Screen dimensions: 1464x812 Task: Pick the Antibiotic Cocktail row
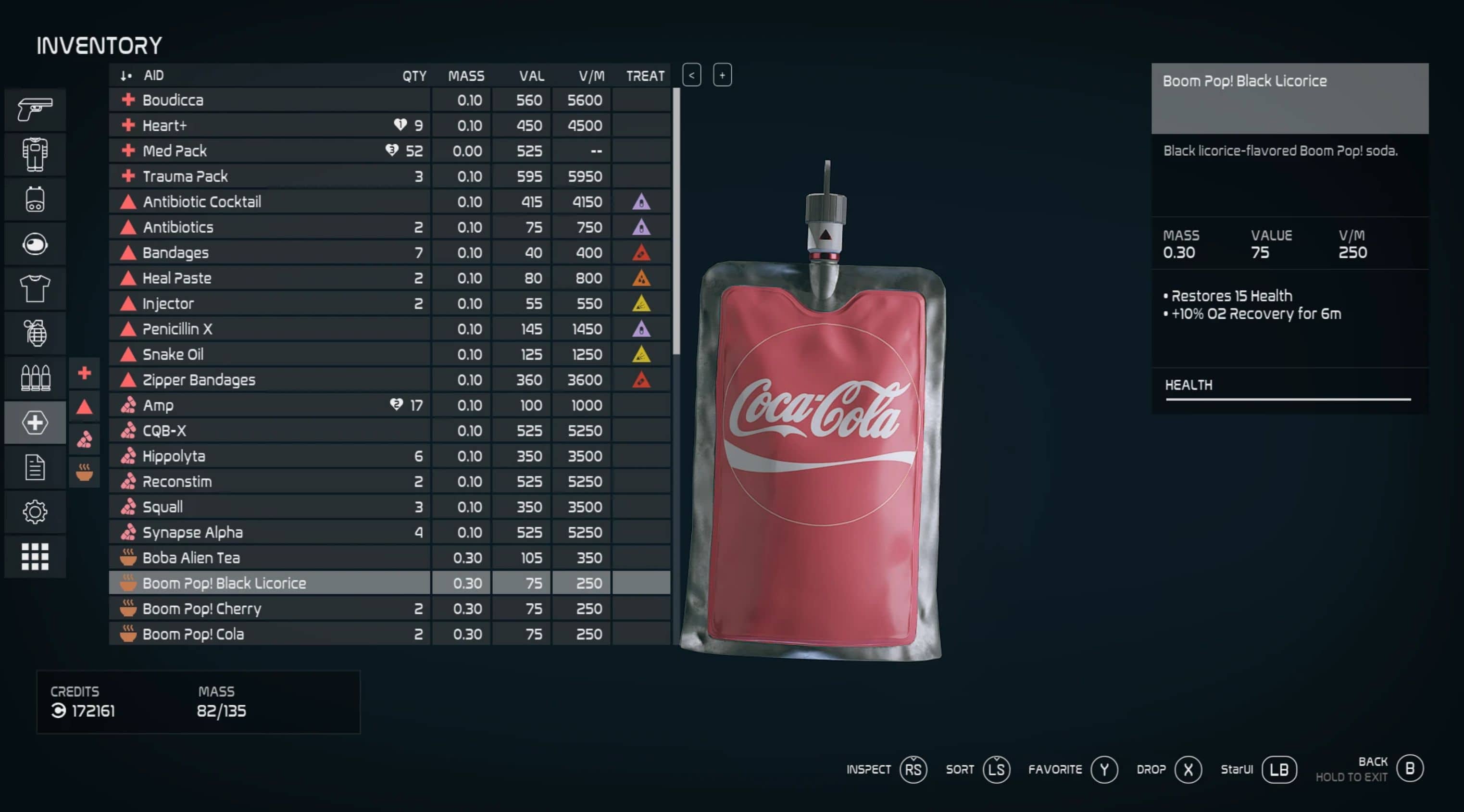(269, 202)
